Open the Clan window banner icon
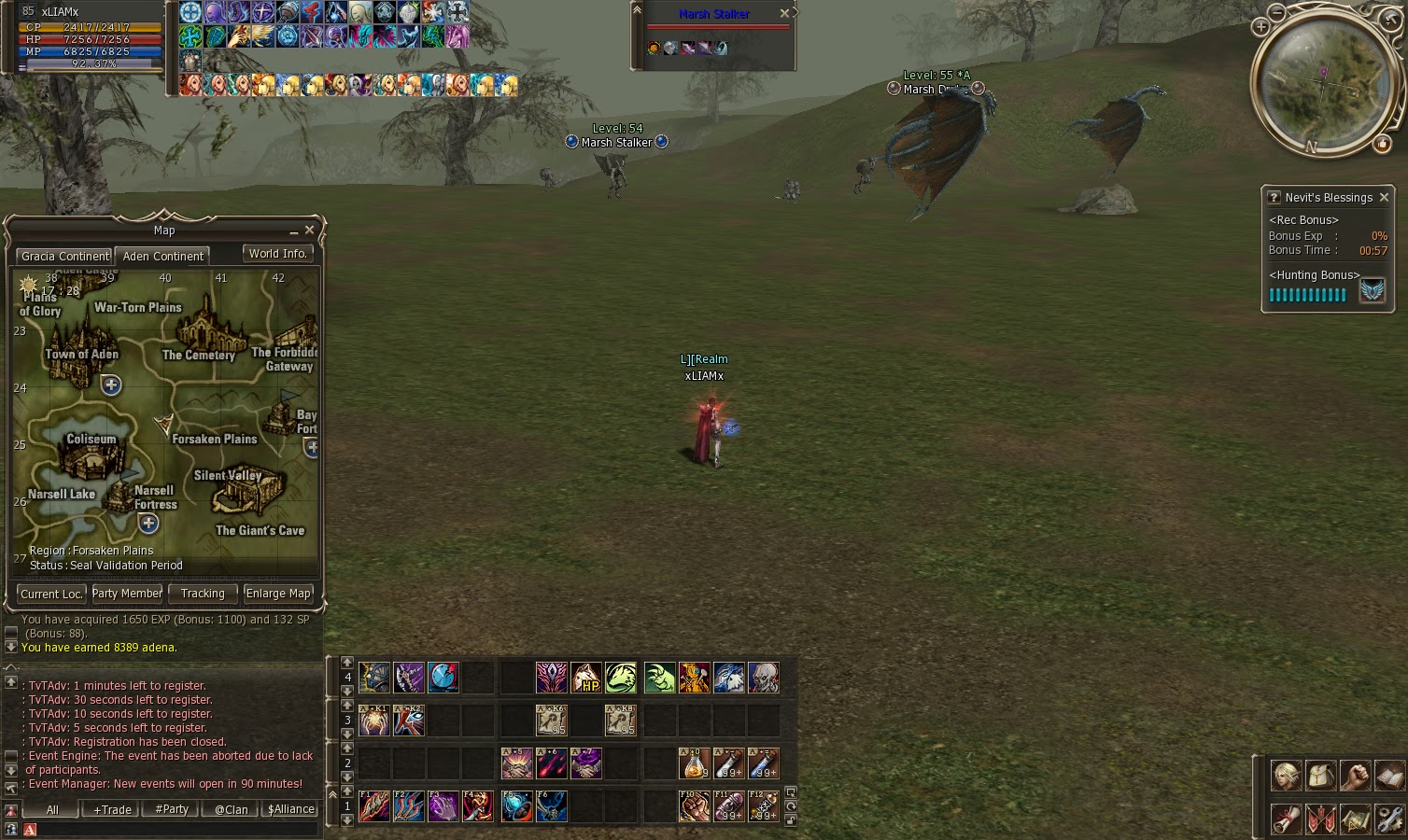 1320,819
